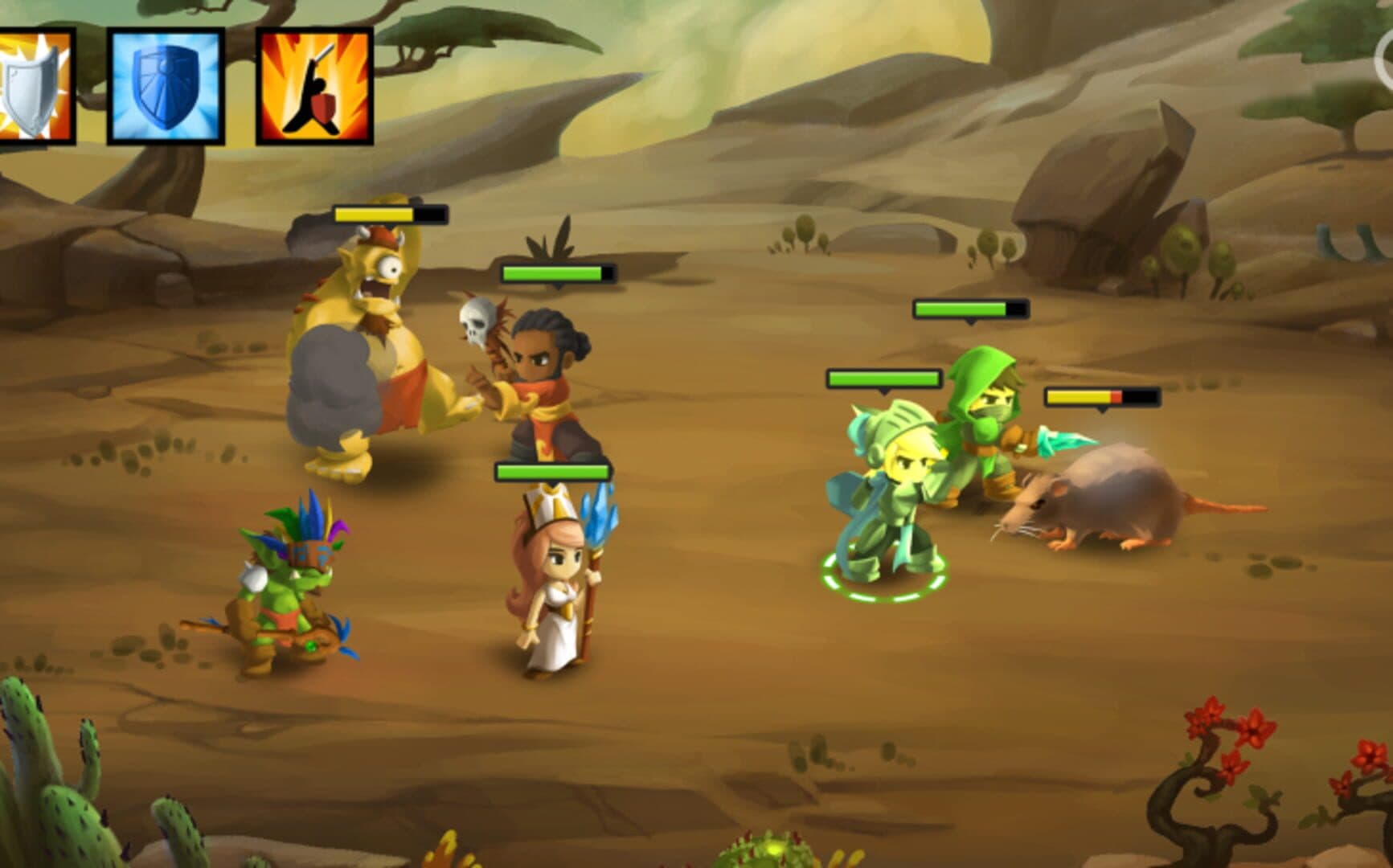This screenshot has width=1393, height=868.
Task: Activate the silver shield burst ability
Action: point(35,86)
